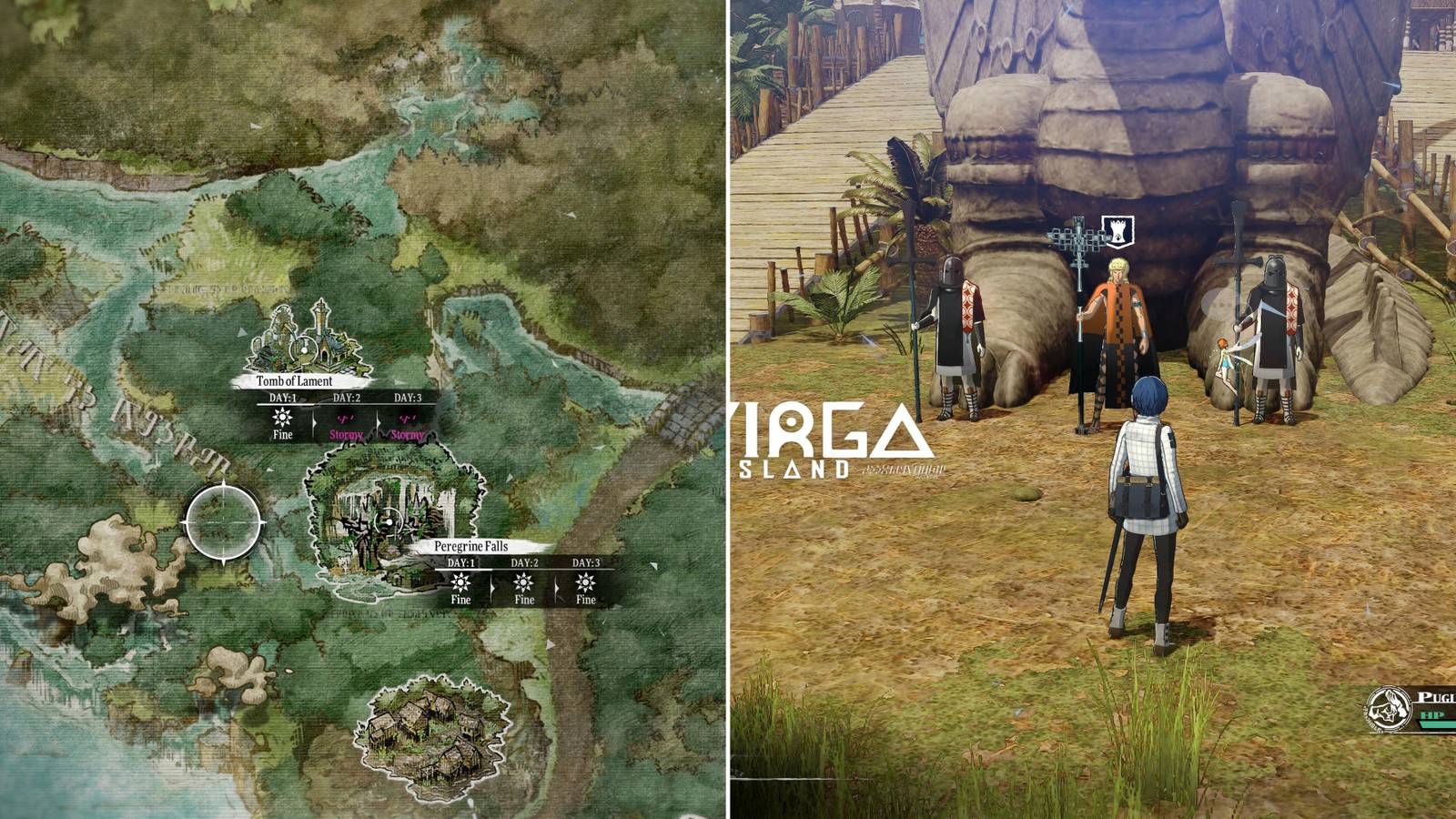Expand the arrow between Day 1 and Day 2 forecasts
Image resolution: width=1456 pixels, height=819 pixels.
click(x=316, y=421)
